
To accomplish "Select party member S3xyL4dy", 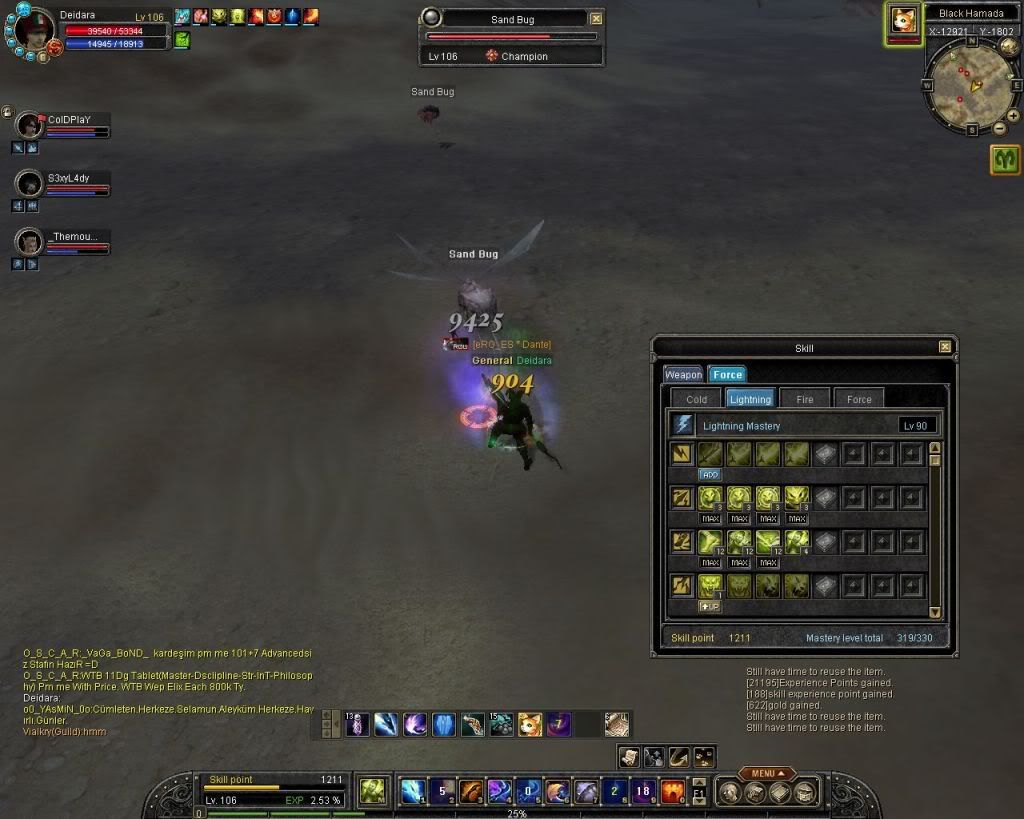I will [x=31, y=183].
